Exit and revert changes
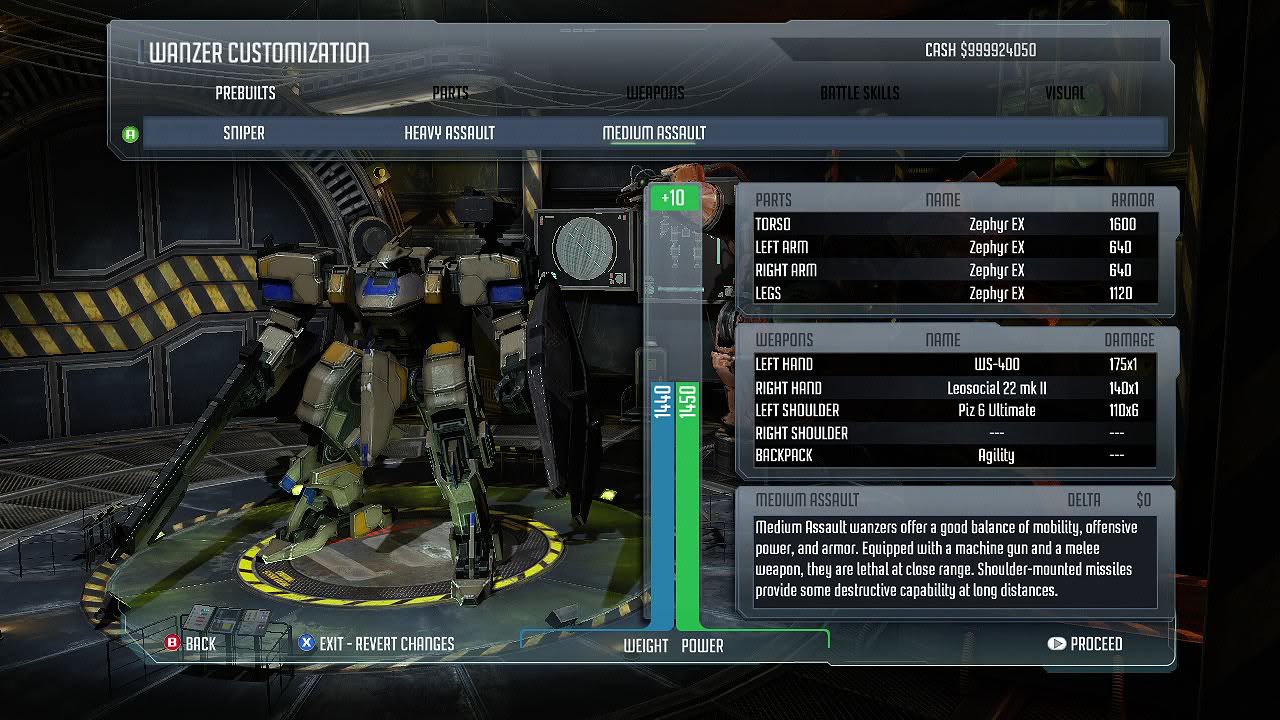The image size is (1280, 720). [376, 644]
